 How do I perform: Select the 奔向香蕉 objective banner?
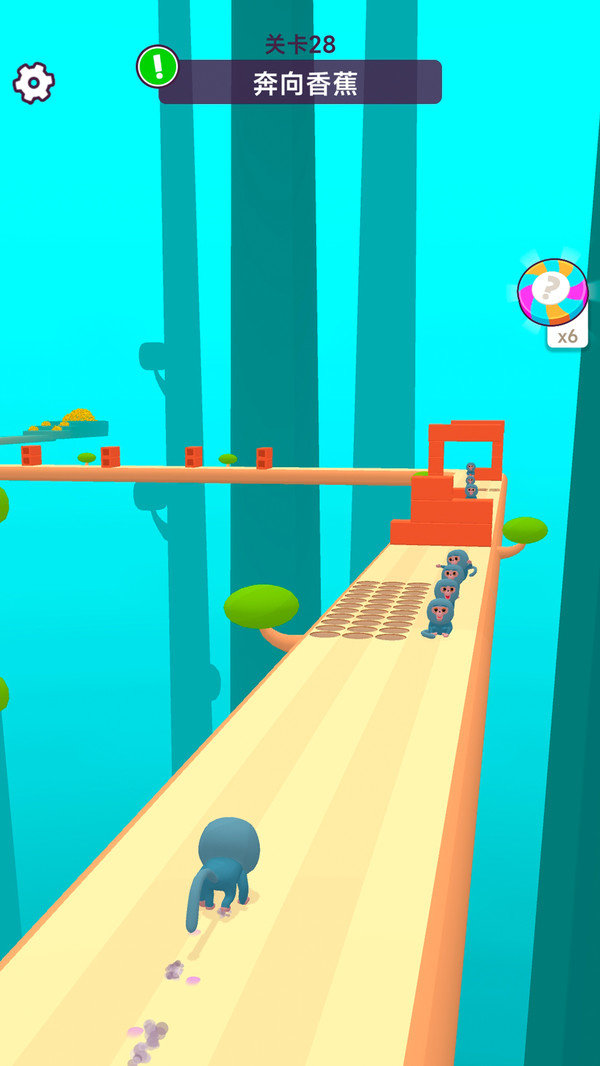point(305,83)
